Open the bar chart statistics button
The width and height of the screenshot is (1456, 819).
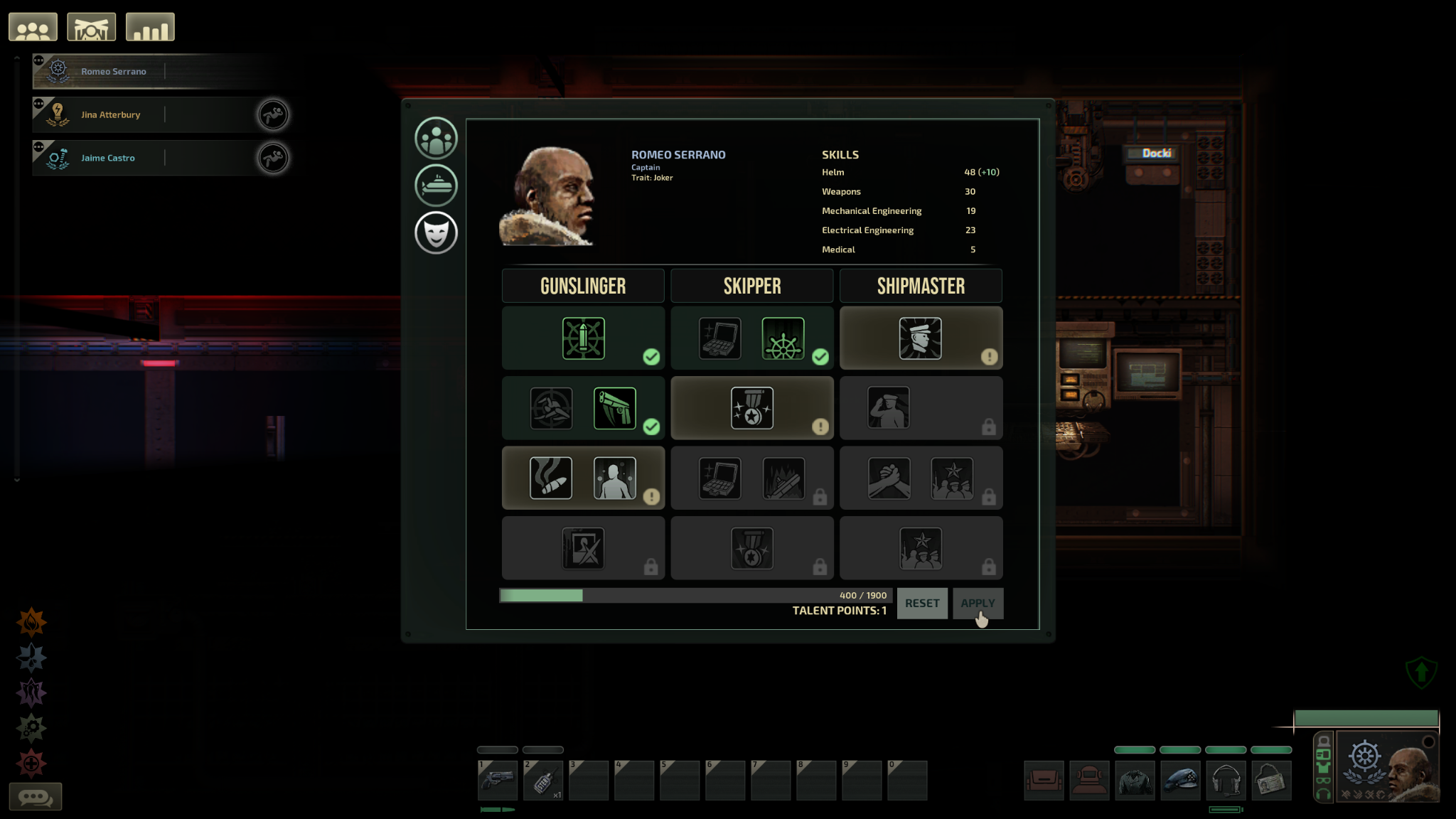tap(150, 28)
